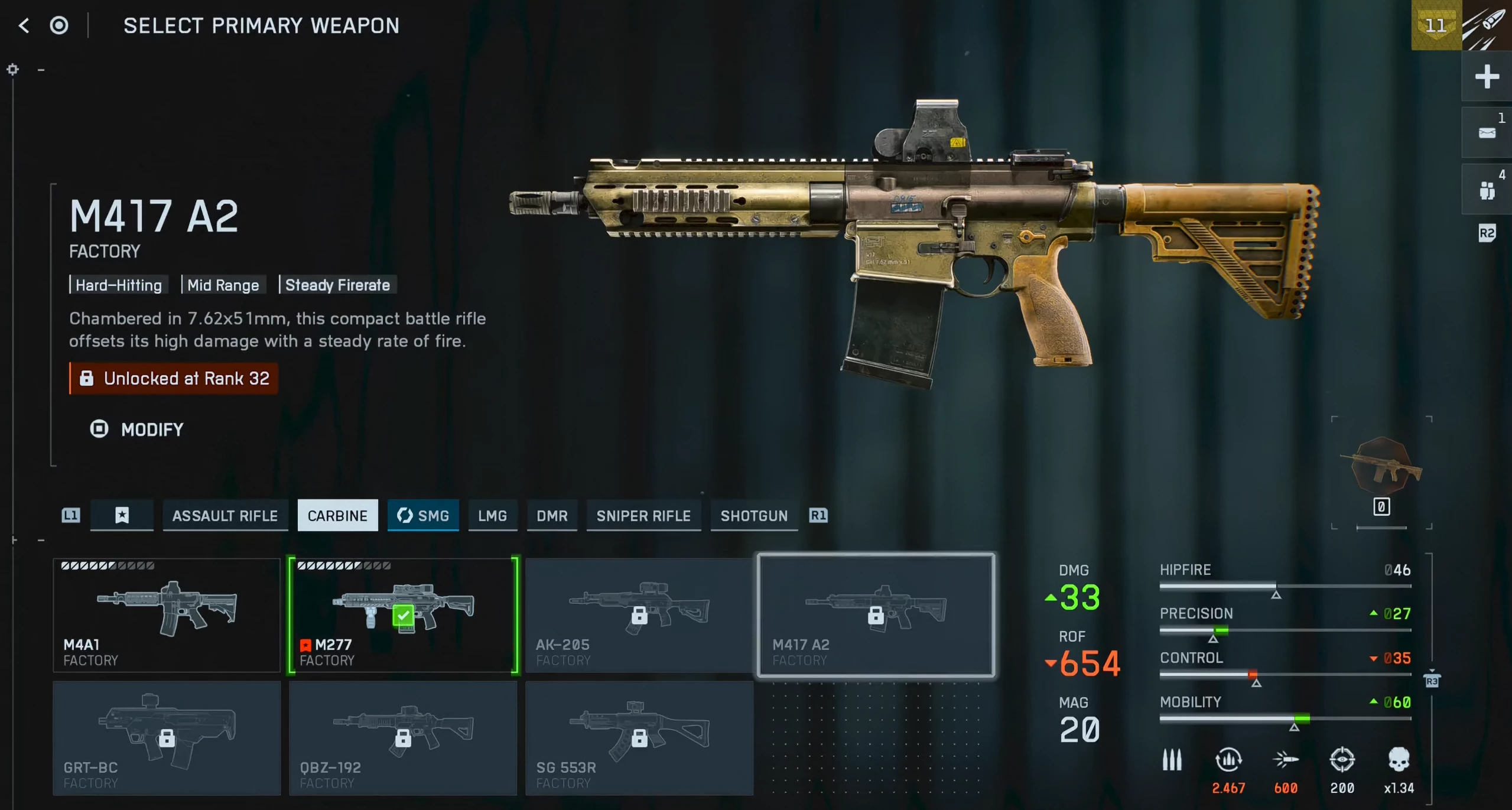Viewport: 1512px width, 810px height.
Task: Go back using the arrow icon
Action: (x=24, y=25)
